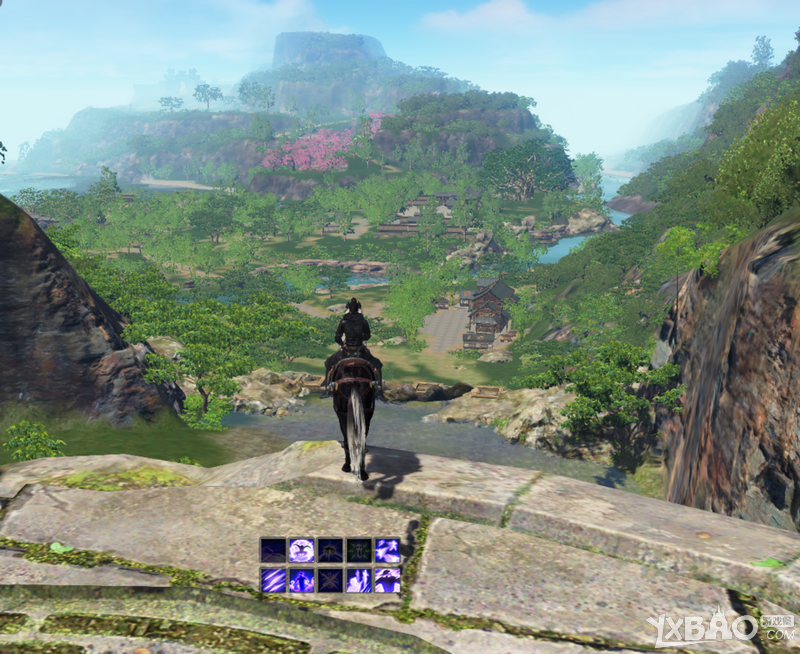The width and height of the screenshot is (800, 654).
Task: Trigger the standing figure aura skill
Action: point(302,580)
